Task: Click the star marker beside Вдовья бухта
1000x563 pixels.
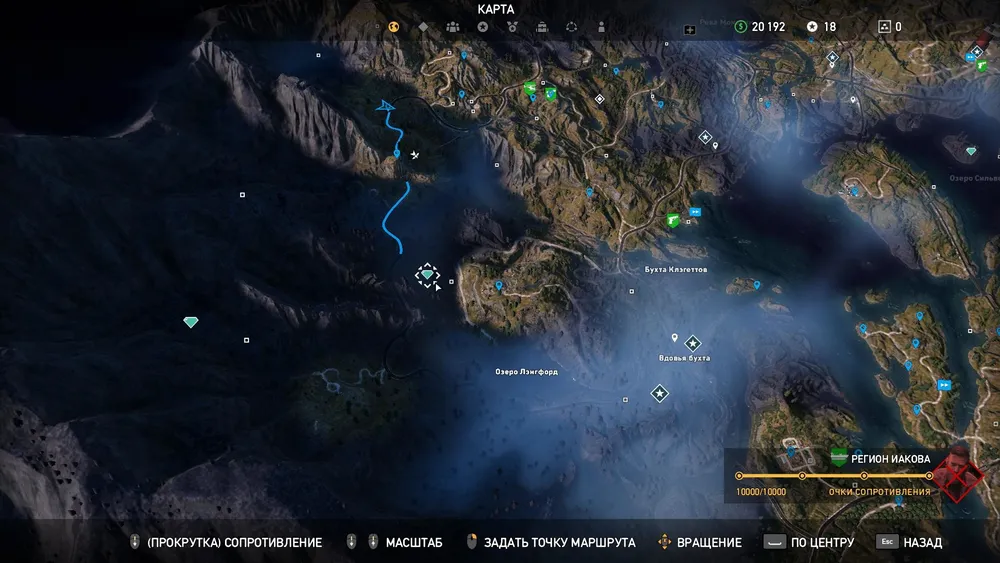Action: pyautogui.click(x=692, y=343)
